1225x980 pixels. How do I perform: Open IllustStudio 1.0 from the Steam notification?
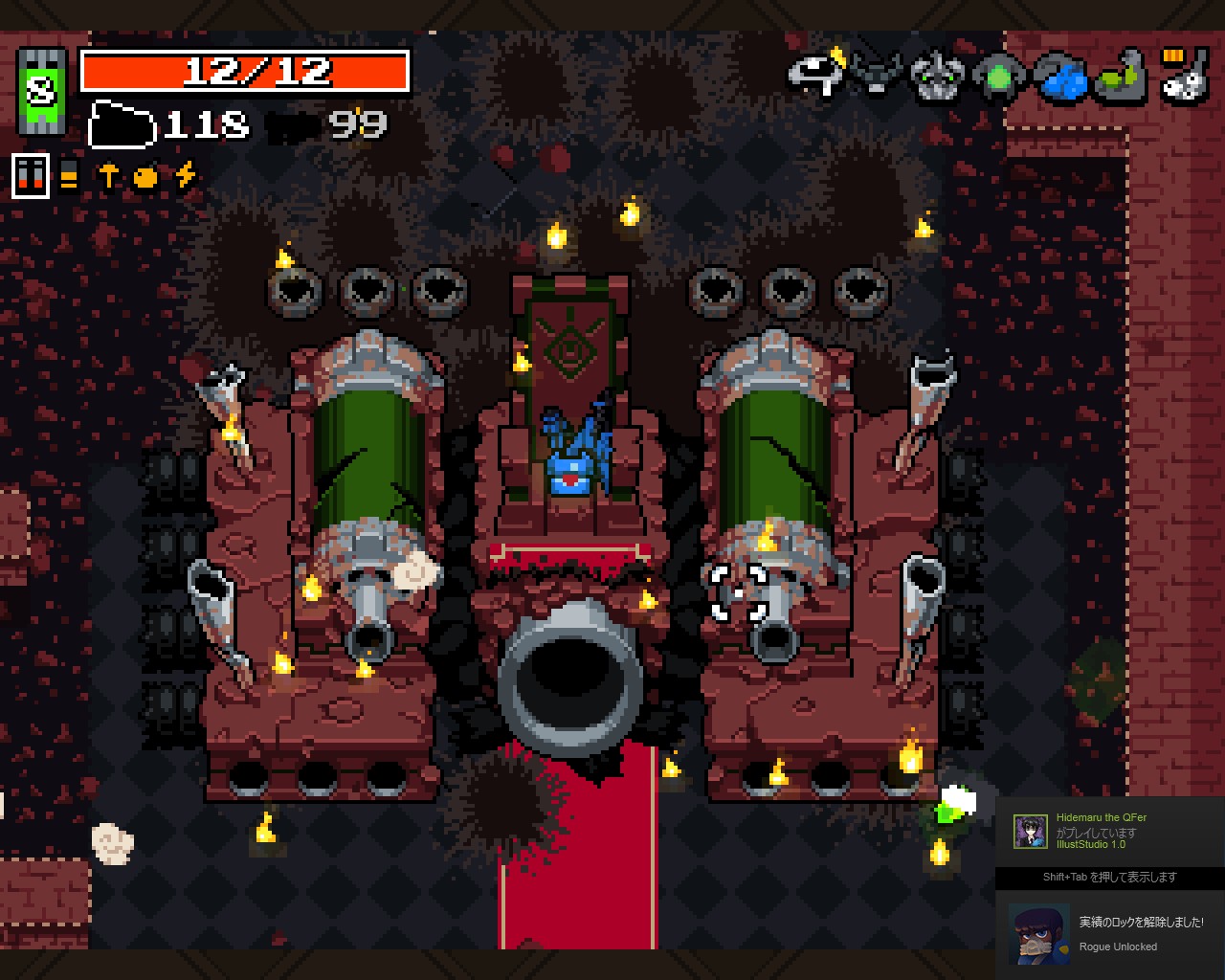click(1092, 846)
